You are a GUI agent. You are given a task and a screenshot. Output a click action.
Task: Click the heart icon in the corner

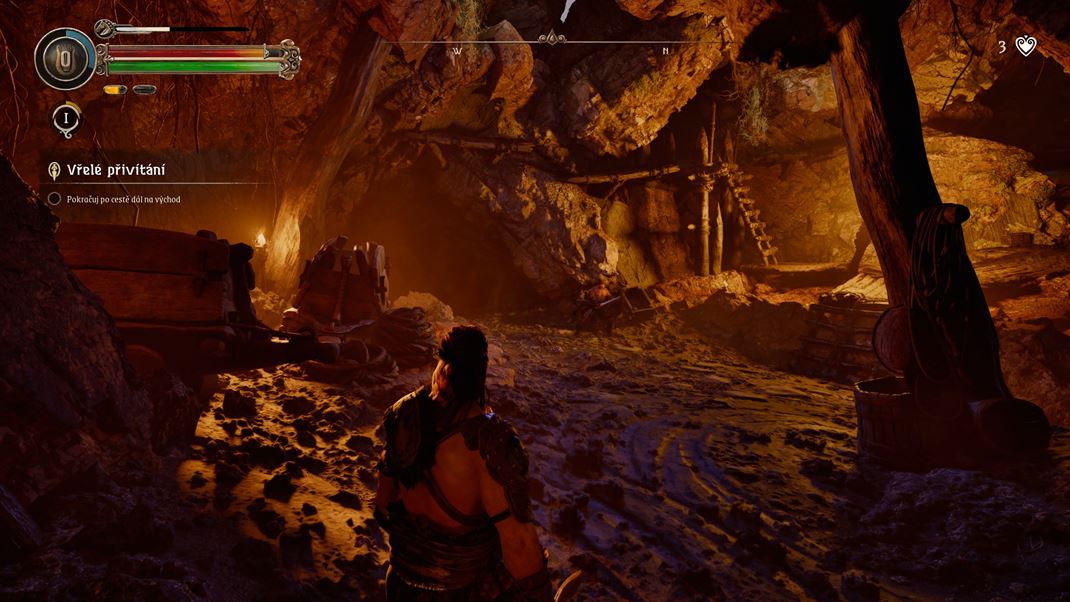[x=1026, y=46]
